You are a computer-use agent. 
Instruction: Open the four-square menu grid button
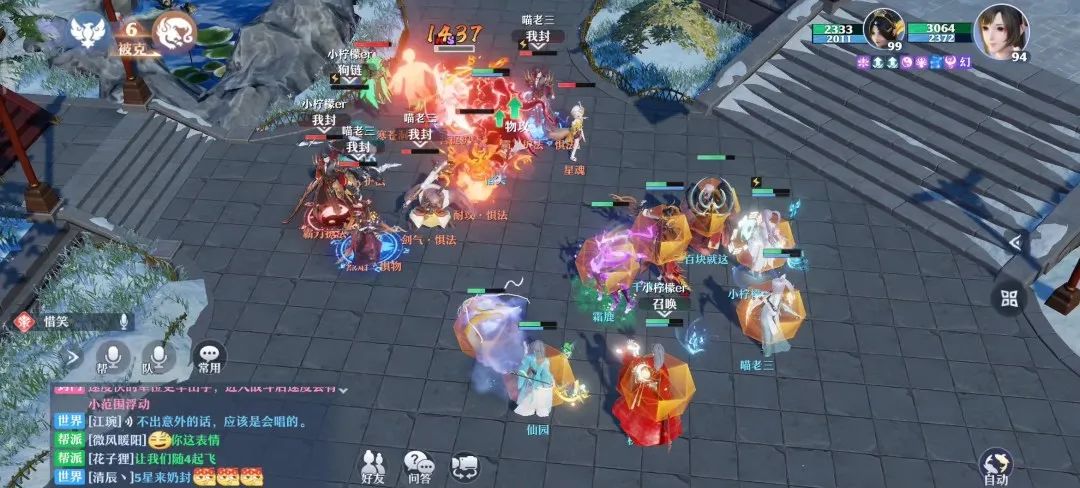(x=1008, y=297)
